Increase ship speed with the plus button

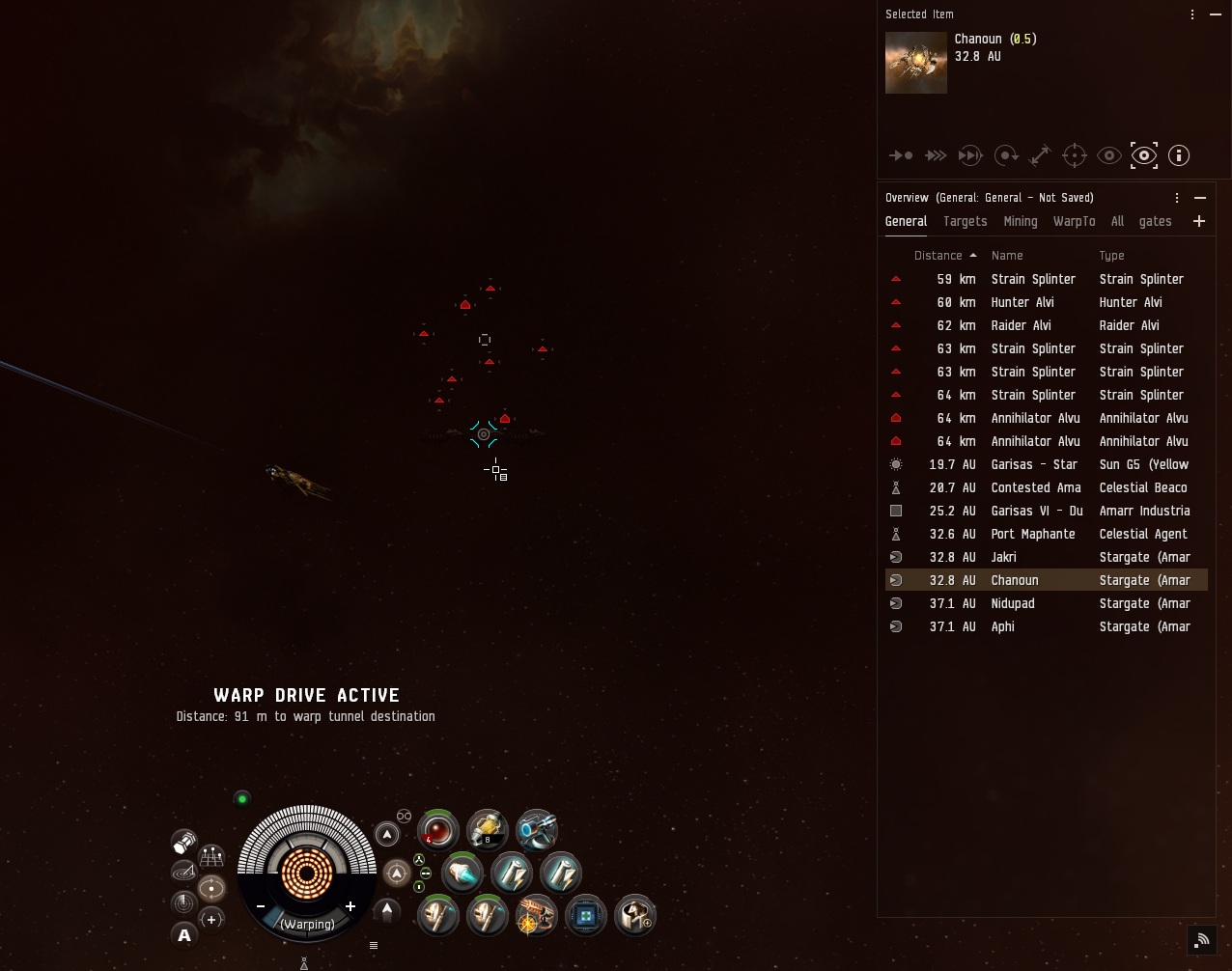coord(350,906)
